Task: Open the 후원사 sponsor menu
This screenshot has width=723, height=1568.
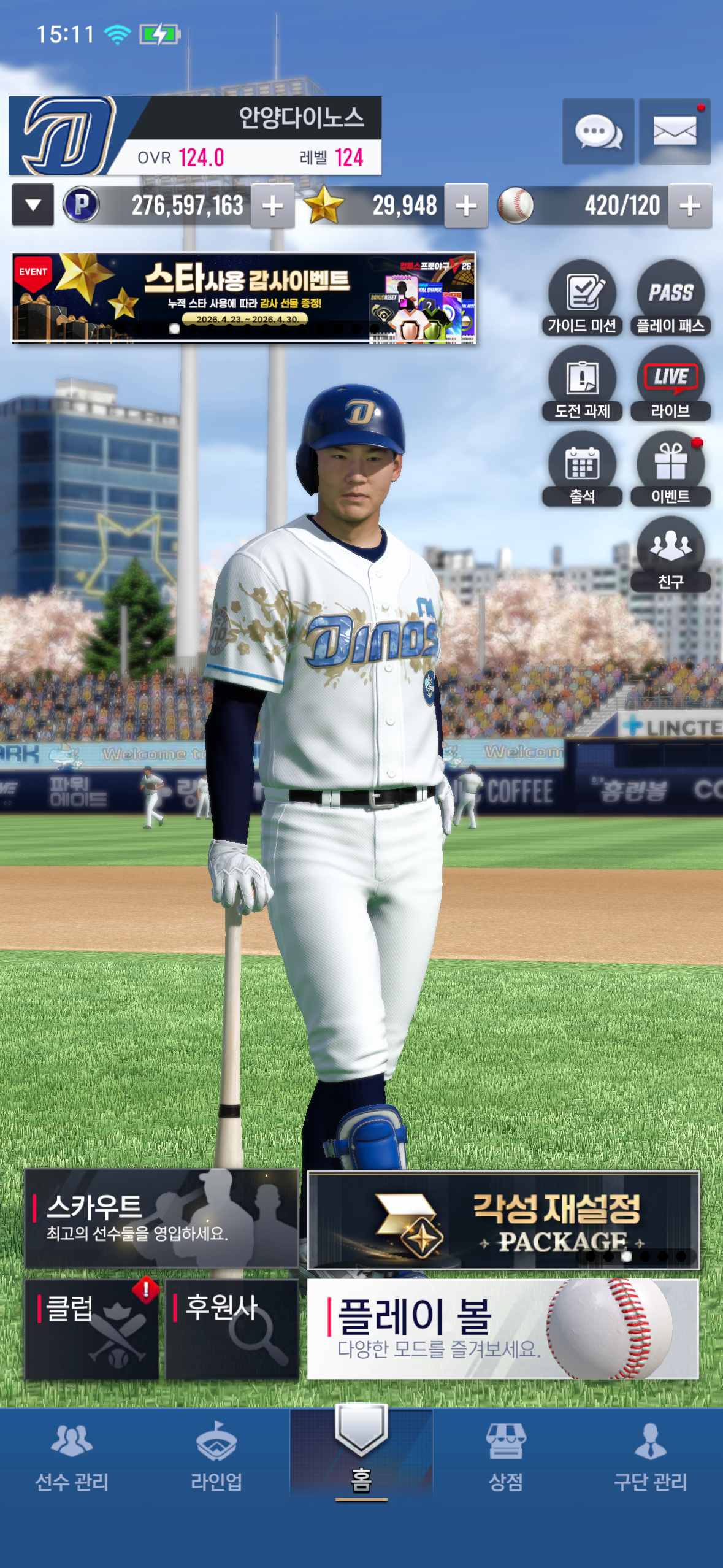Action: click(232, 1329)
